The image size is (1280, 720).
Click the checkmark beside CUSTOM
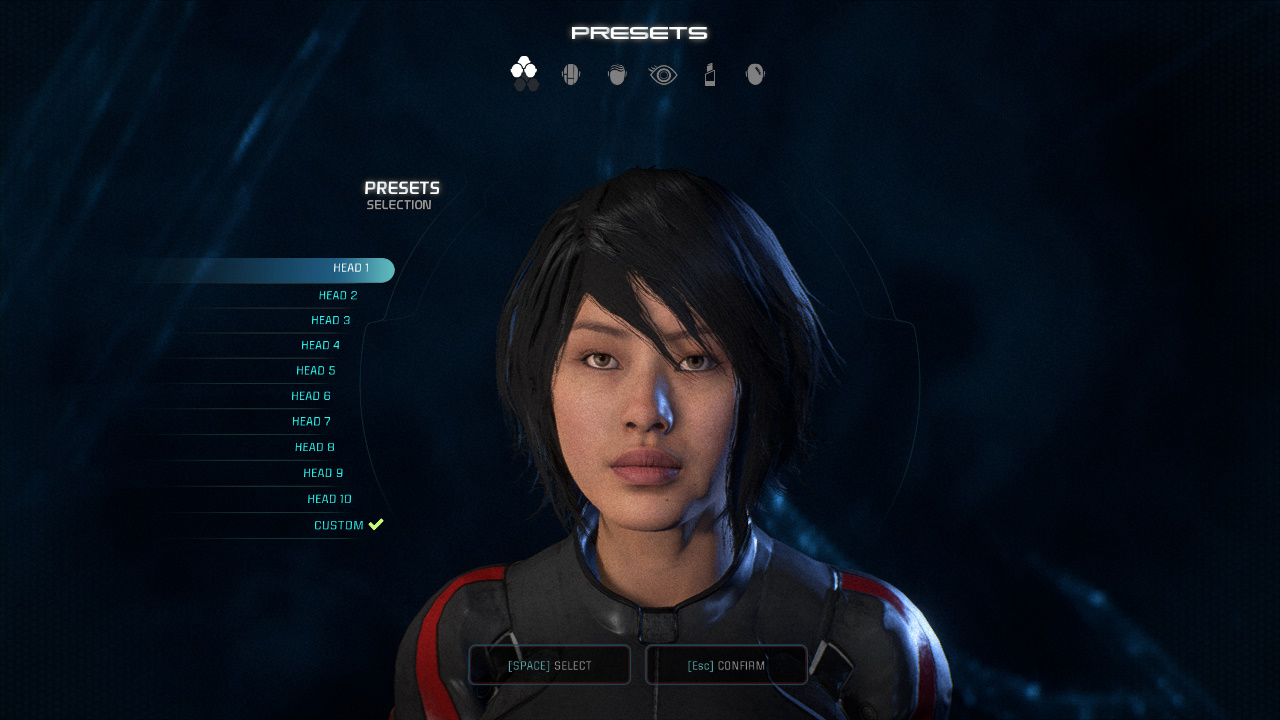tap(376, 523)
